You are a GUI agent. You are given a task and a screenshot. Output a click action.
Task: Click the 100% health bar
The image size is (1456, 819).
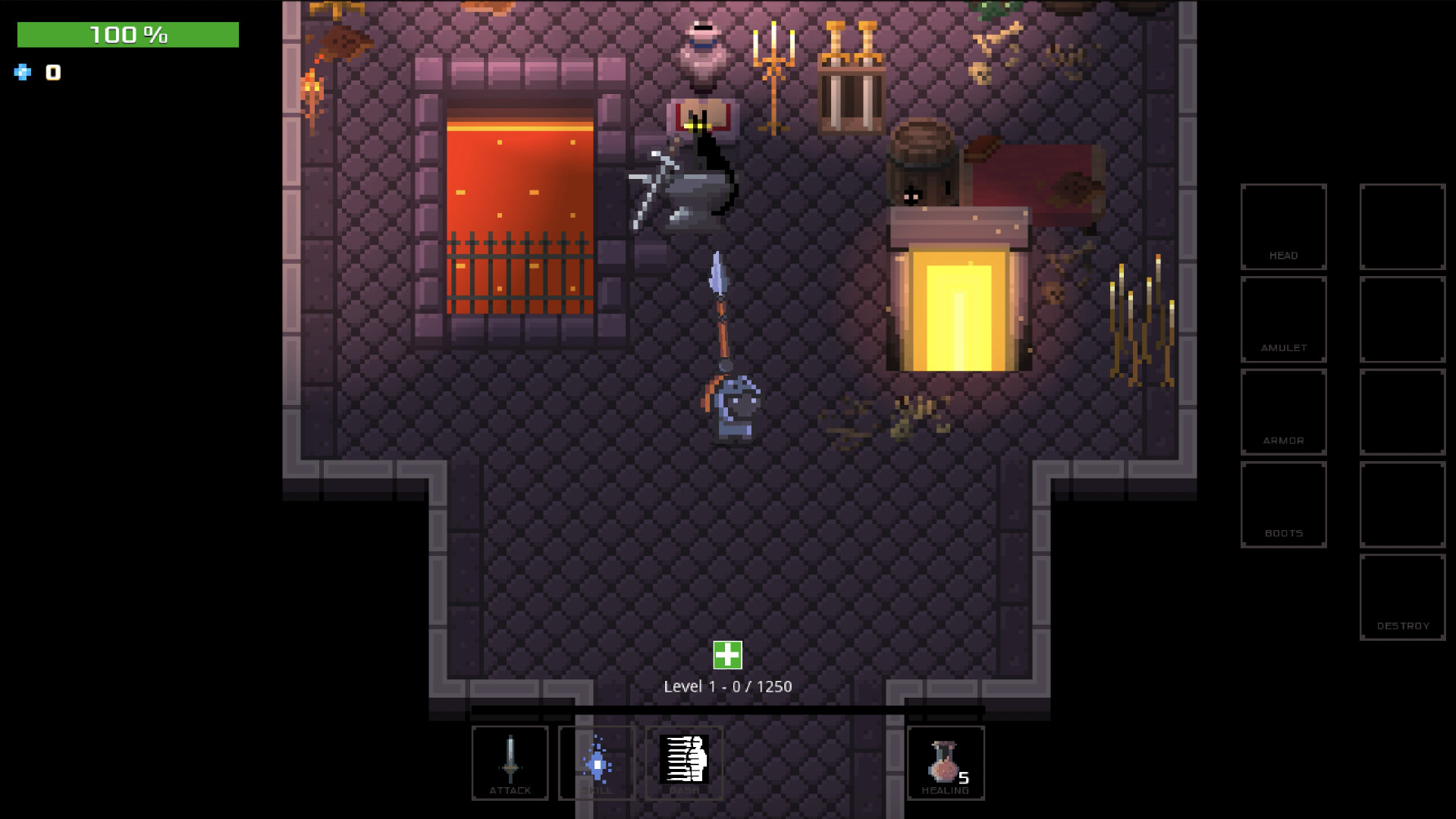tap(127, 33)
